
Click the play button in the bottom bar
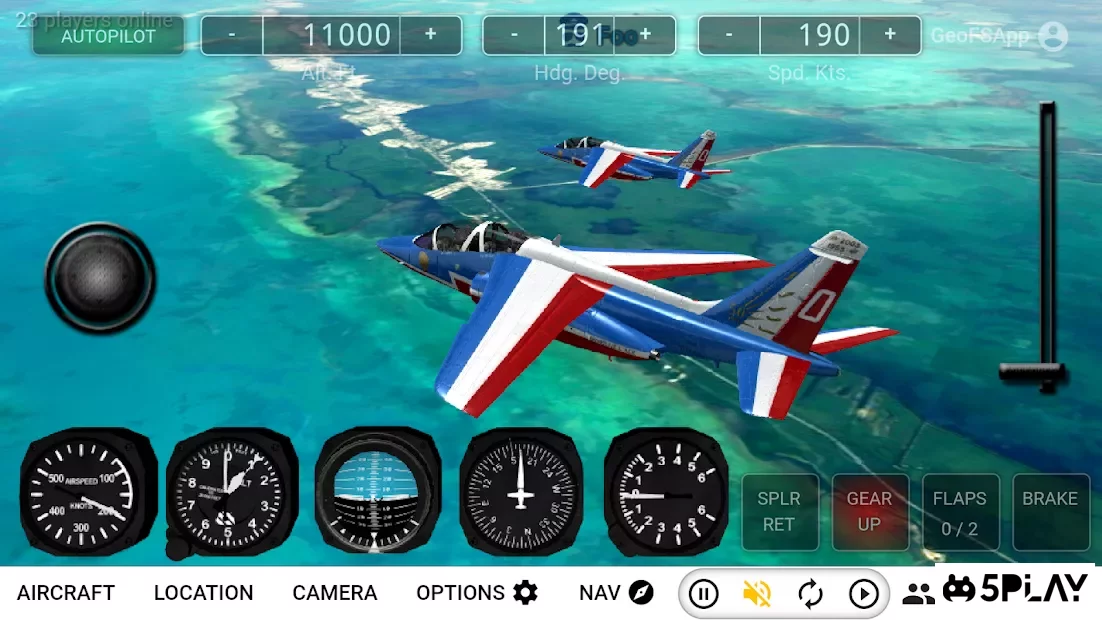(863, 594)
